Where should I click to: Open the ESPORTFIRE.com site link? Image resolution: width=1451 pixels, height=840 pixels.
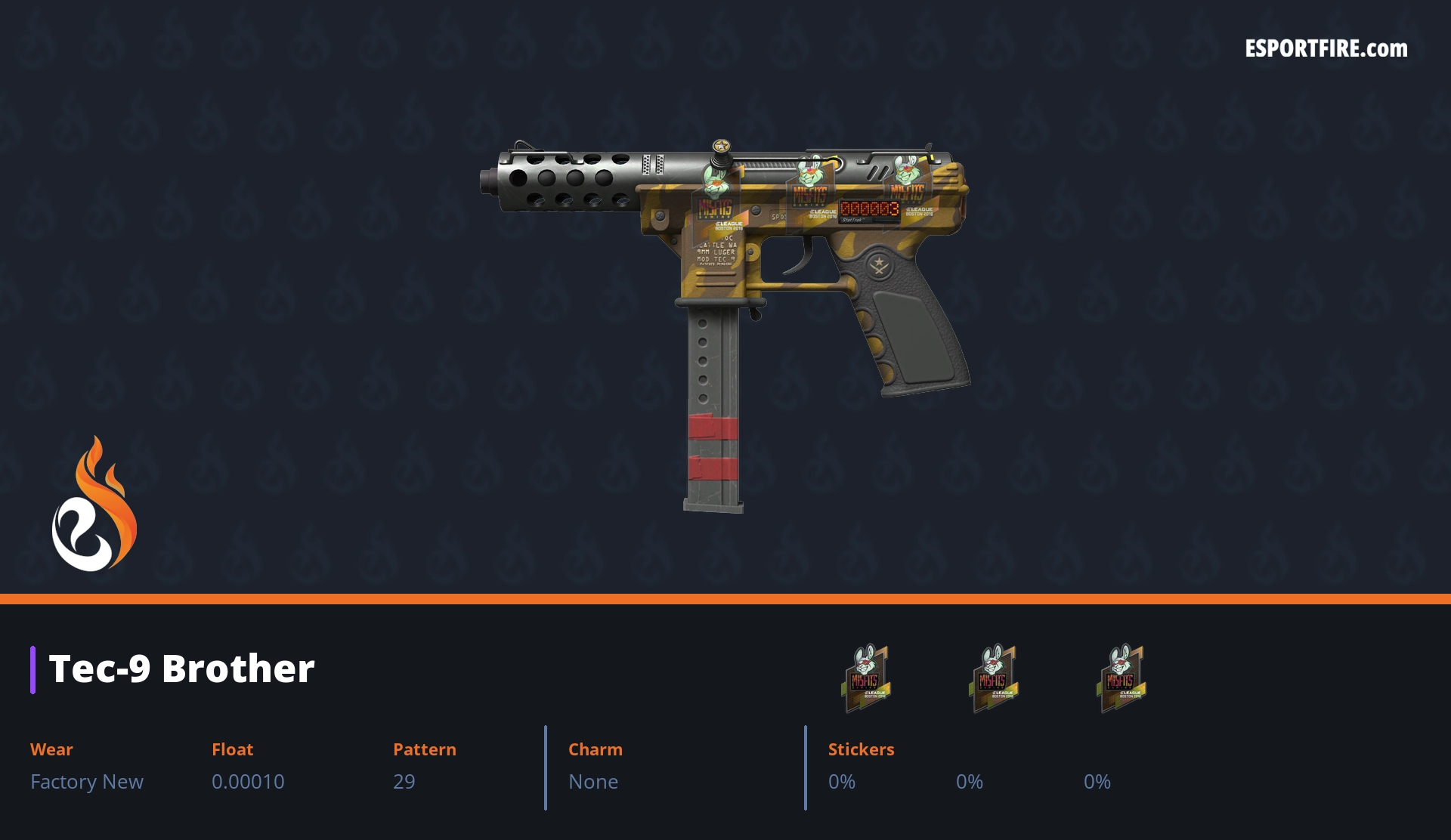(1326, 49)
